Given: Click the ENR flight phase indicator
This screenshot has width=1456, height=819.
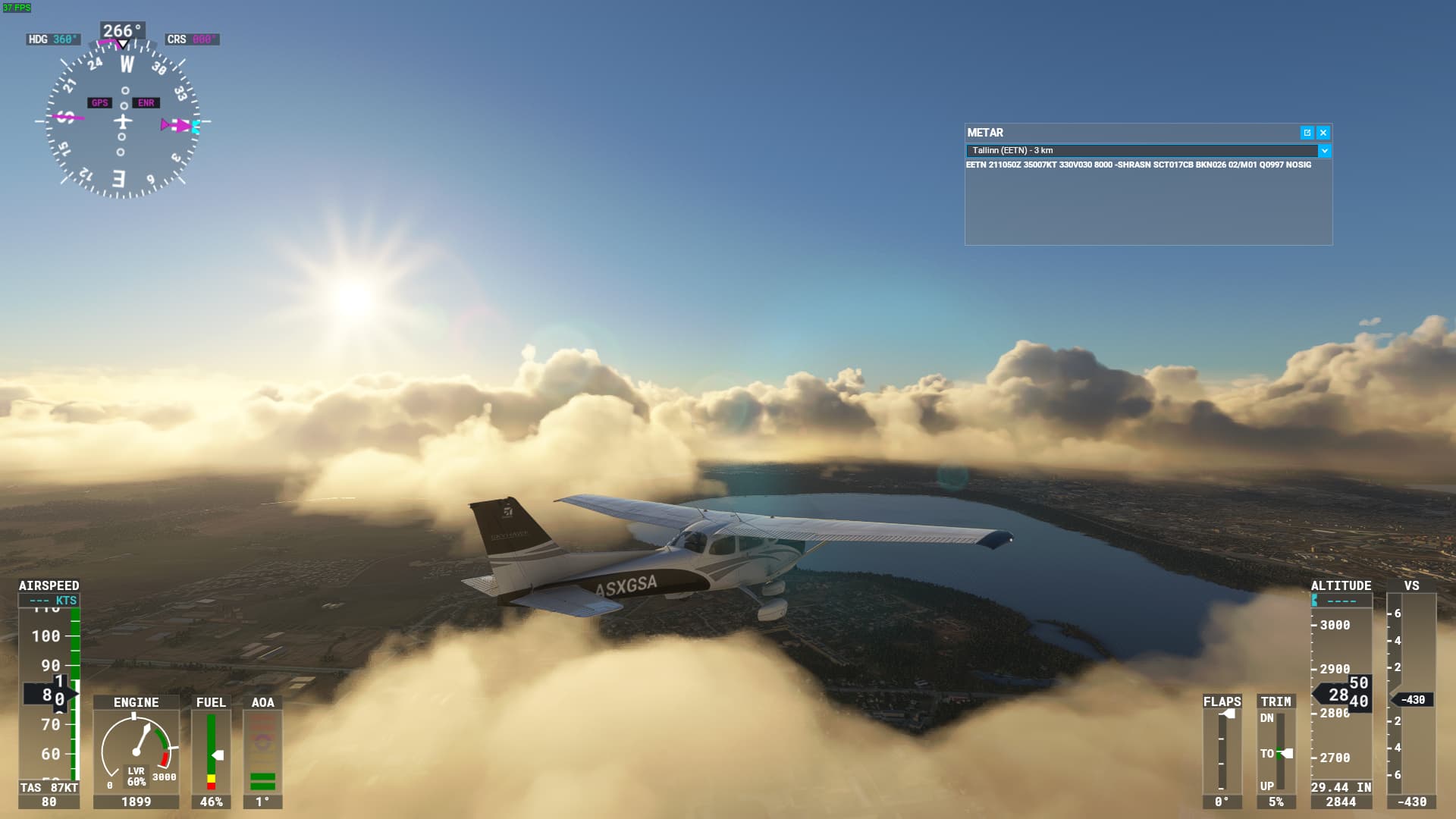Looking at the screenshot, I should coord(146,101).
